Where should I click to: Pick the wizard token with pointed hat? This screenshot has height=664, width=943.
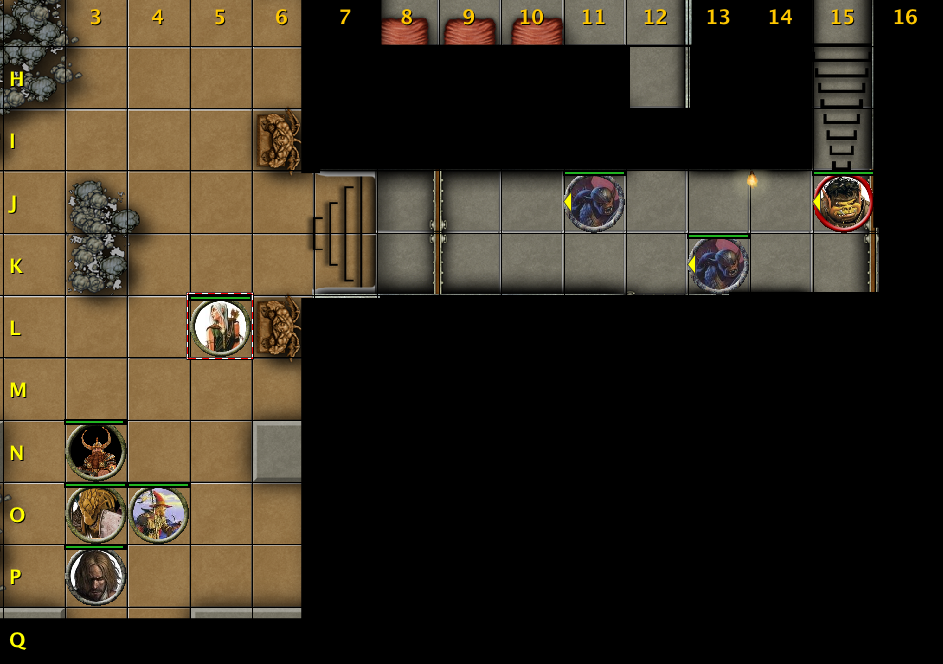coord(158,514)
